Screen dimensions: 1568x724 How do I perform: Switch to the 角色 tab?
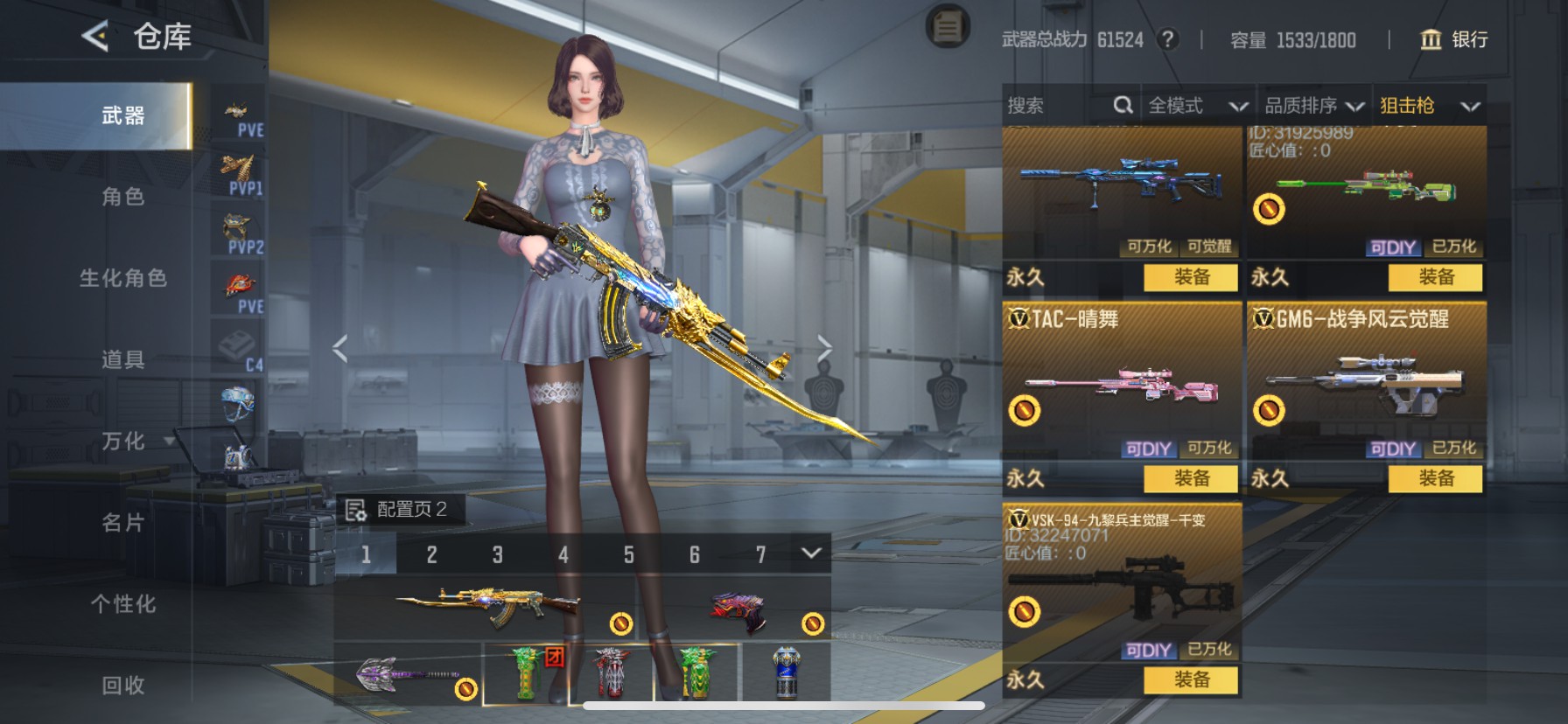pos(122,197)
